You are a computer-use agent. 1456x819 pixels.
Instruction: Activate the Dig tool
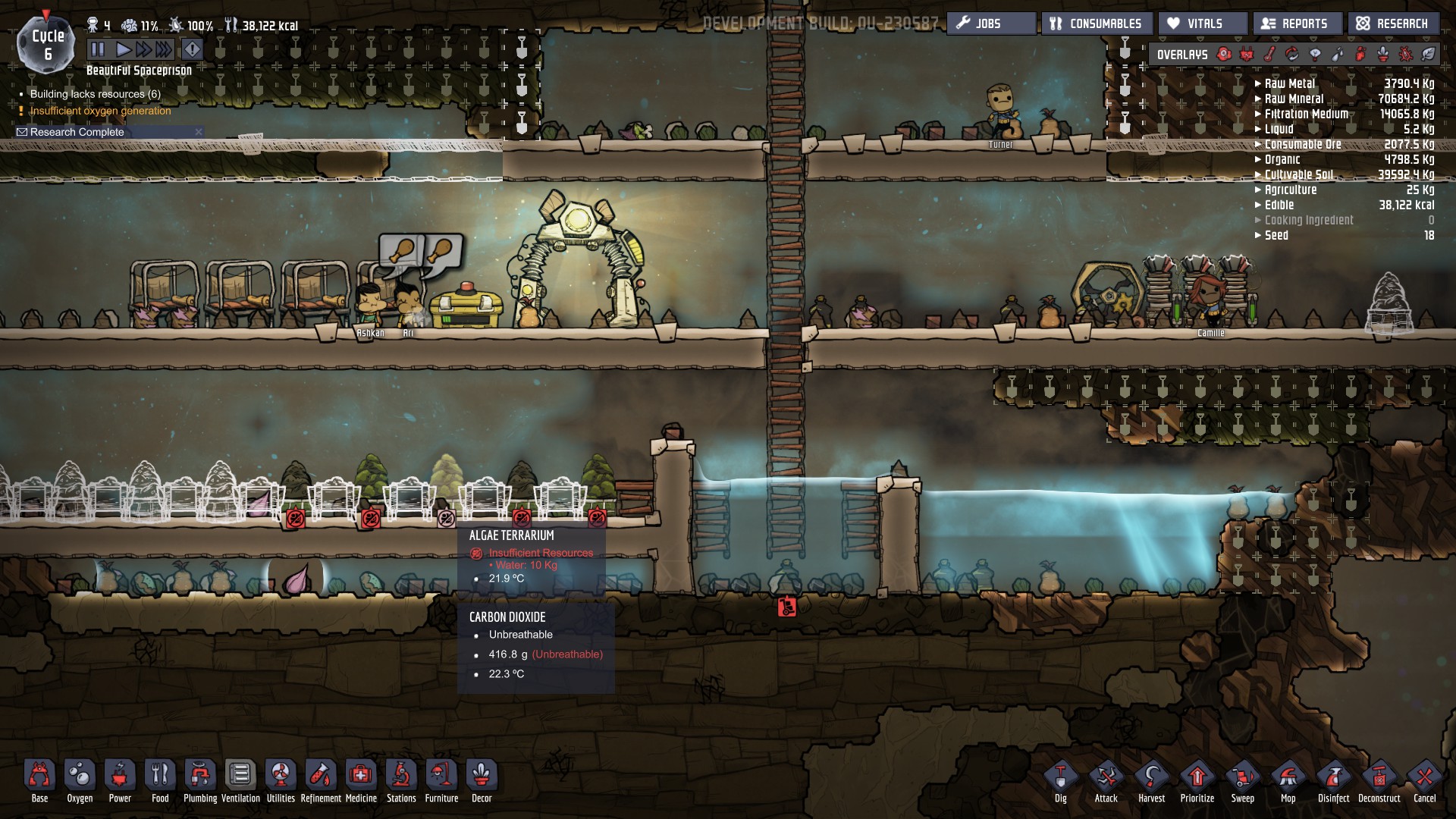click(1060, 780)
